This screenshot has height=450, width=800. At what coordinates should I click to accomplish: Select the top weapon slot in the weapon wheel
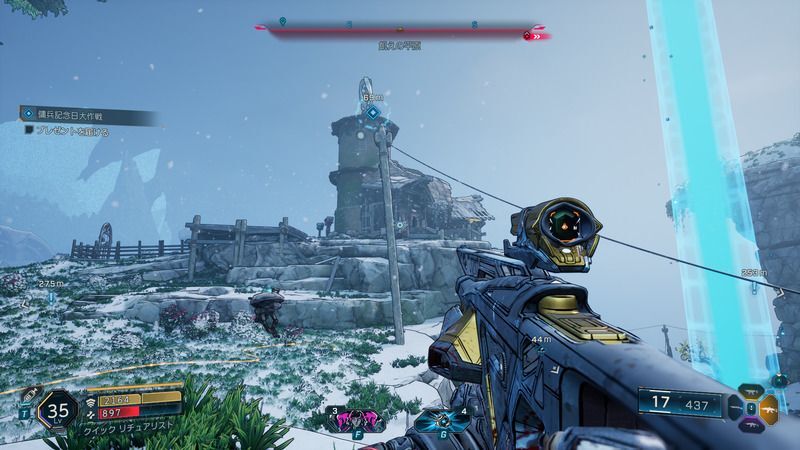click(750, 391)
